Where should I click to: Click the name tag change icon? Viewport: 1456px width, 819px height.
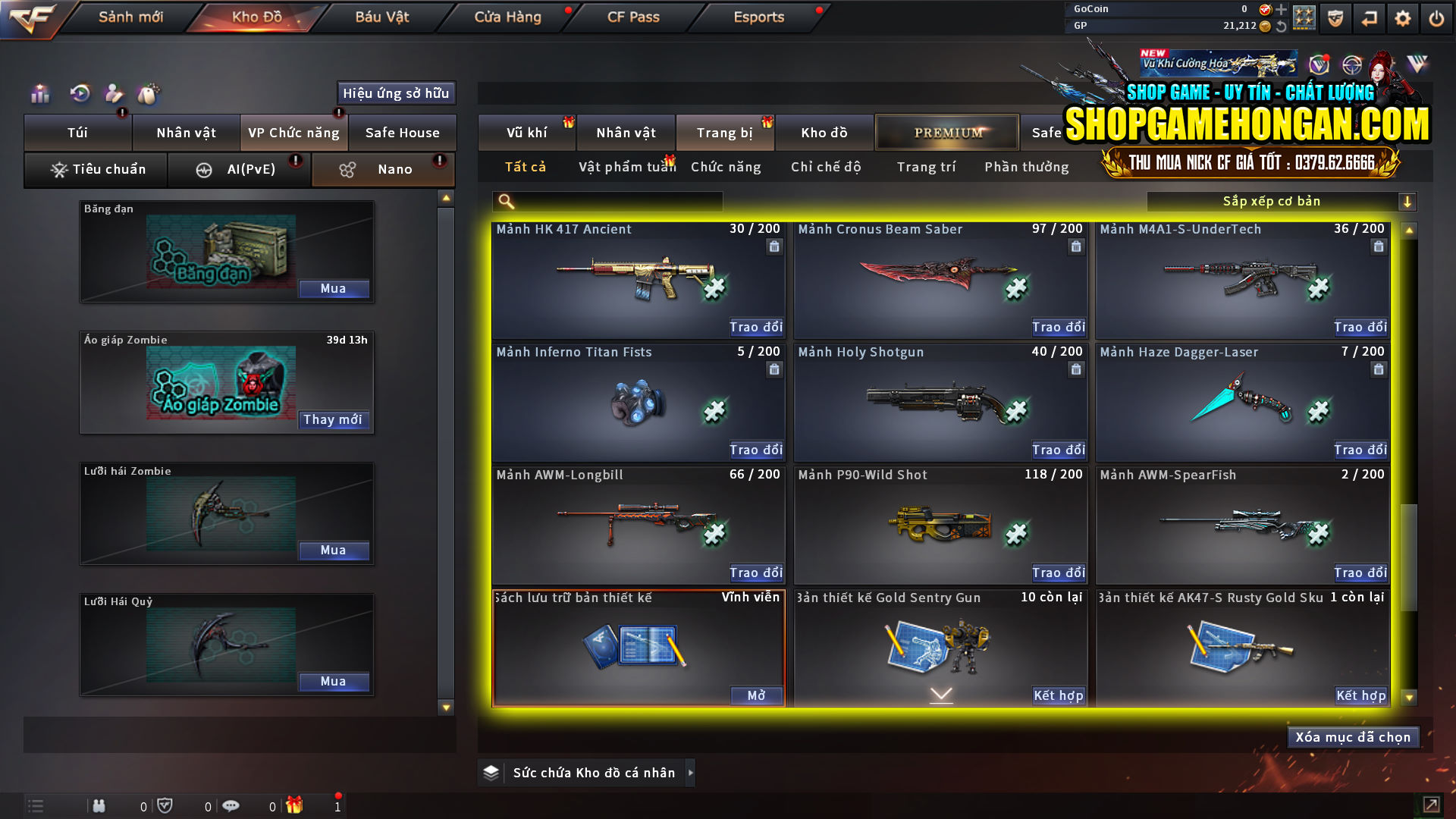tap(149, 94)
